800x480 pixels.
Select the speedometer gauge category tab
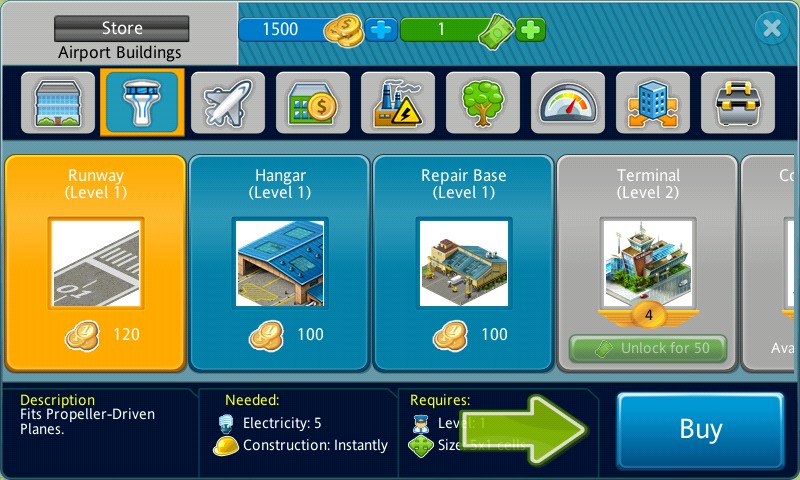[x=568, y=103]
